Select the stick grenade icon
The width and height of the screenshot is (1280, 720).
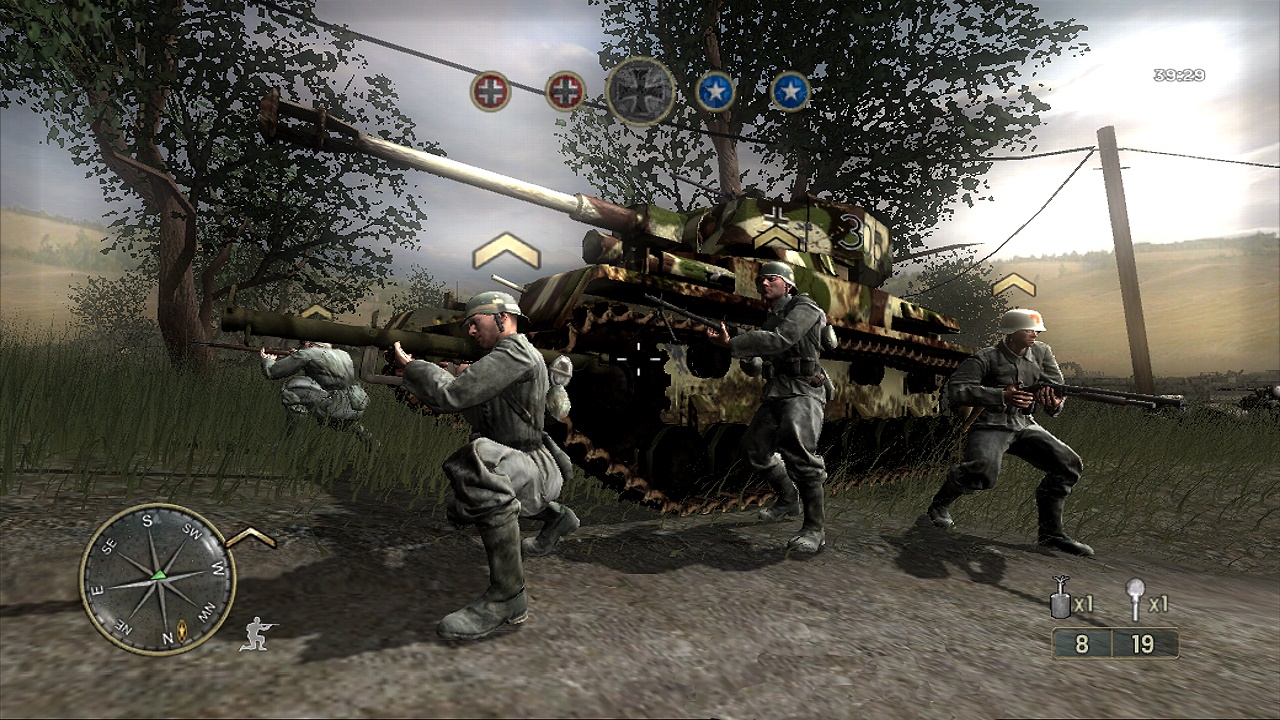tap(1135, 597)
